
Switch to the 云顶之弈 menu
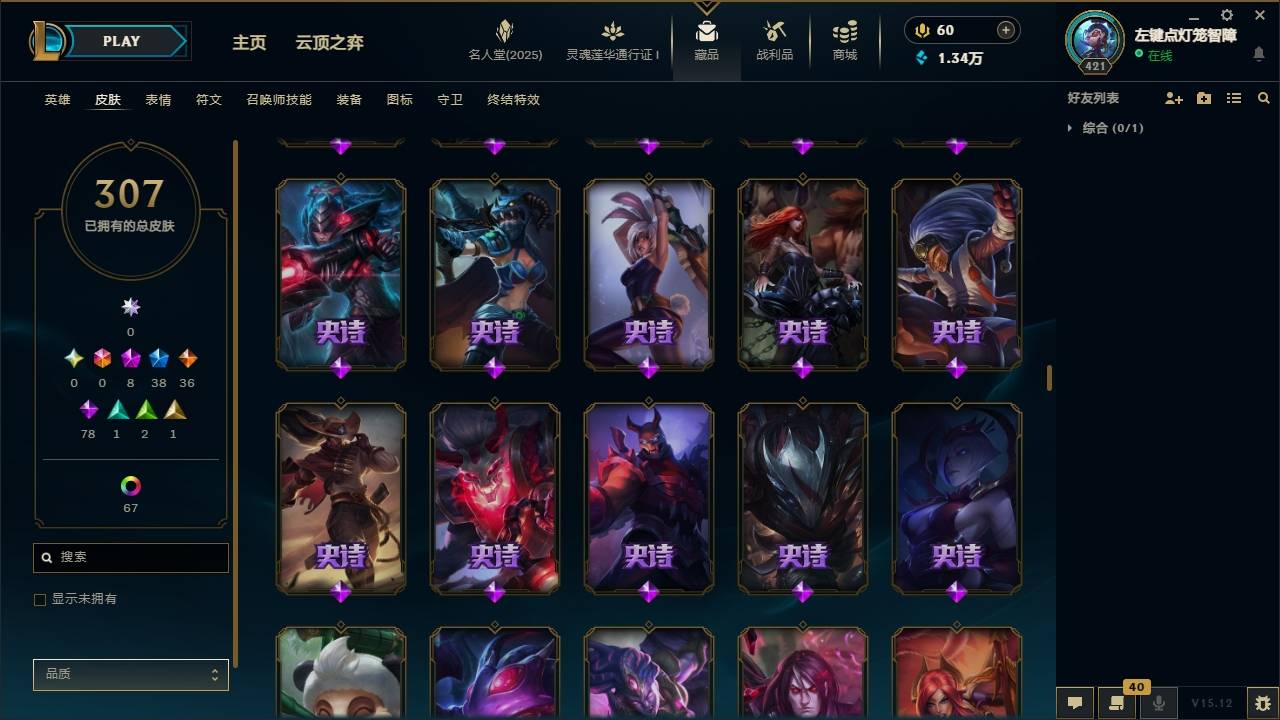coord(330,42)
